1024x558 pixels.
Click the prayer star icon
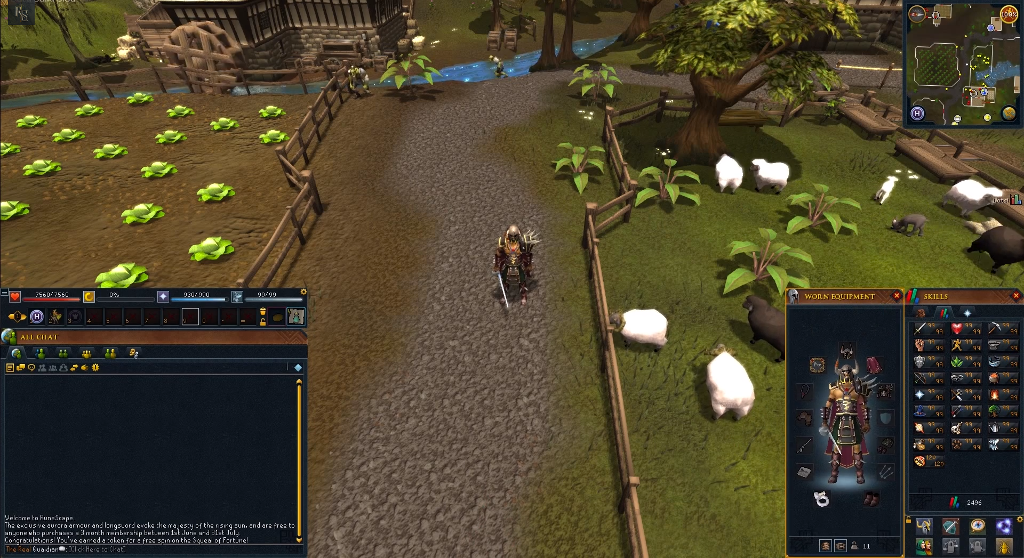click(x=163, y=296)
